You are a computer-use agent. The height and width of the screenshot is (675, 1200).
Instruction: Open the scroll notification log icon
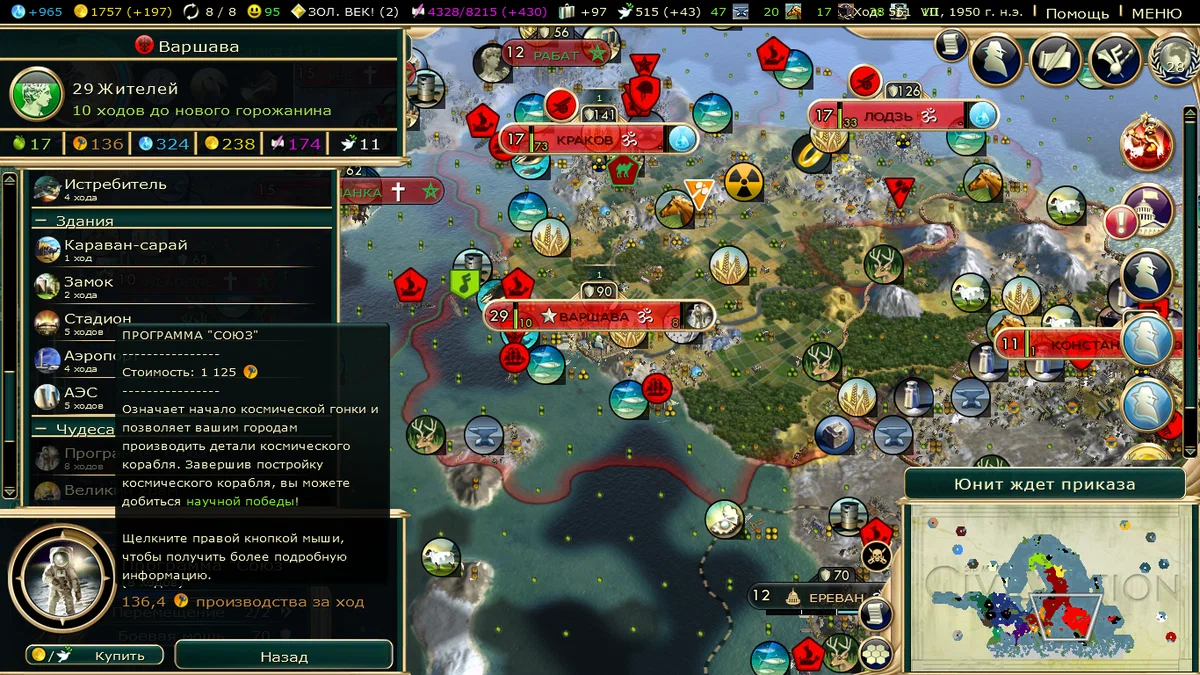coord(951,44)
